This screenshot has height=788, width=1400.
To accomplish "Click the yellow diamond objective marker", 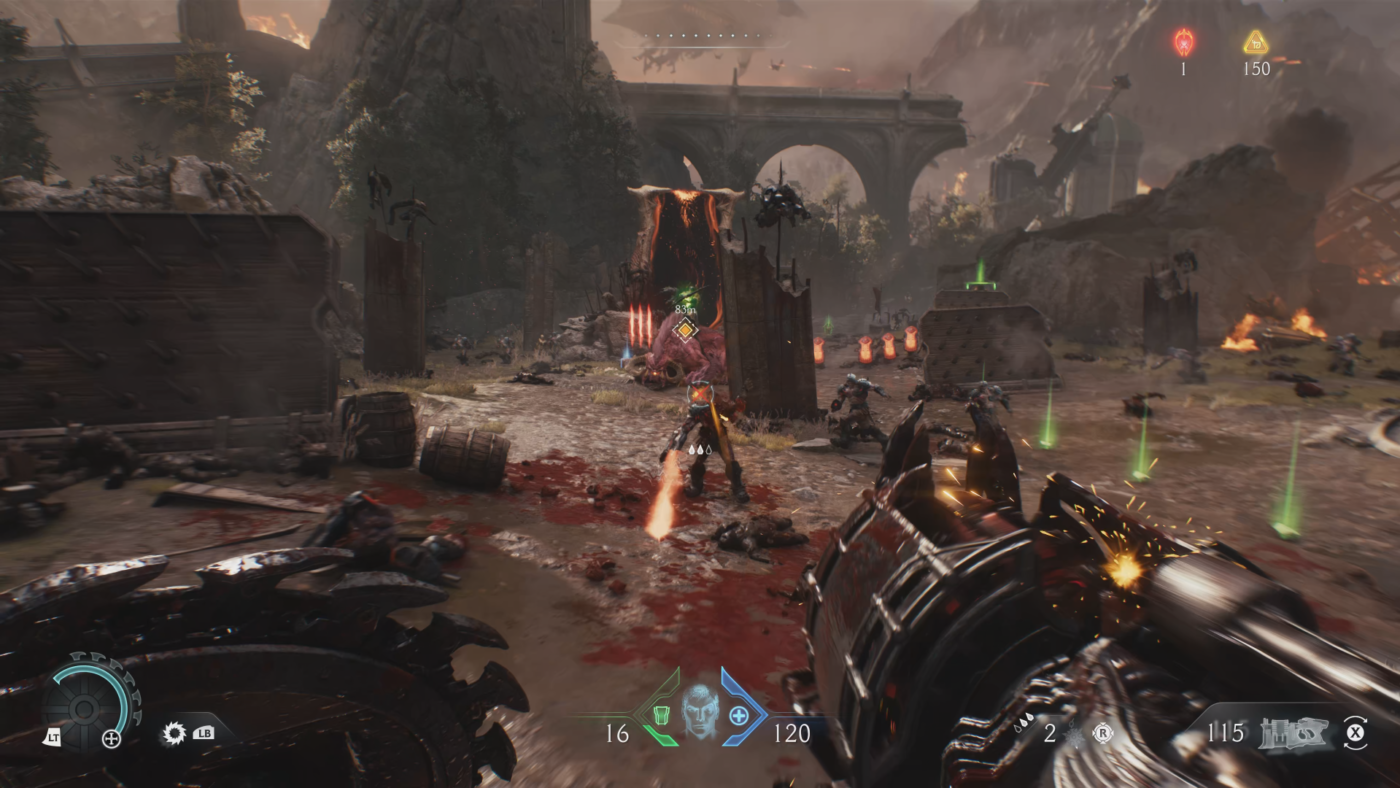I will pos(684,329).
